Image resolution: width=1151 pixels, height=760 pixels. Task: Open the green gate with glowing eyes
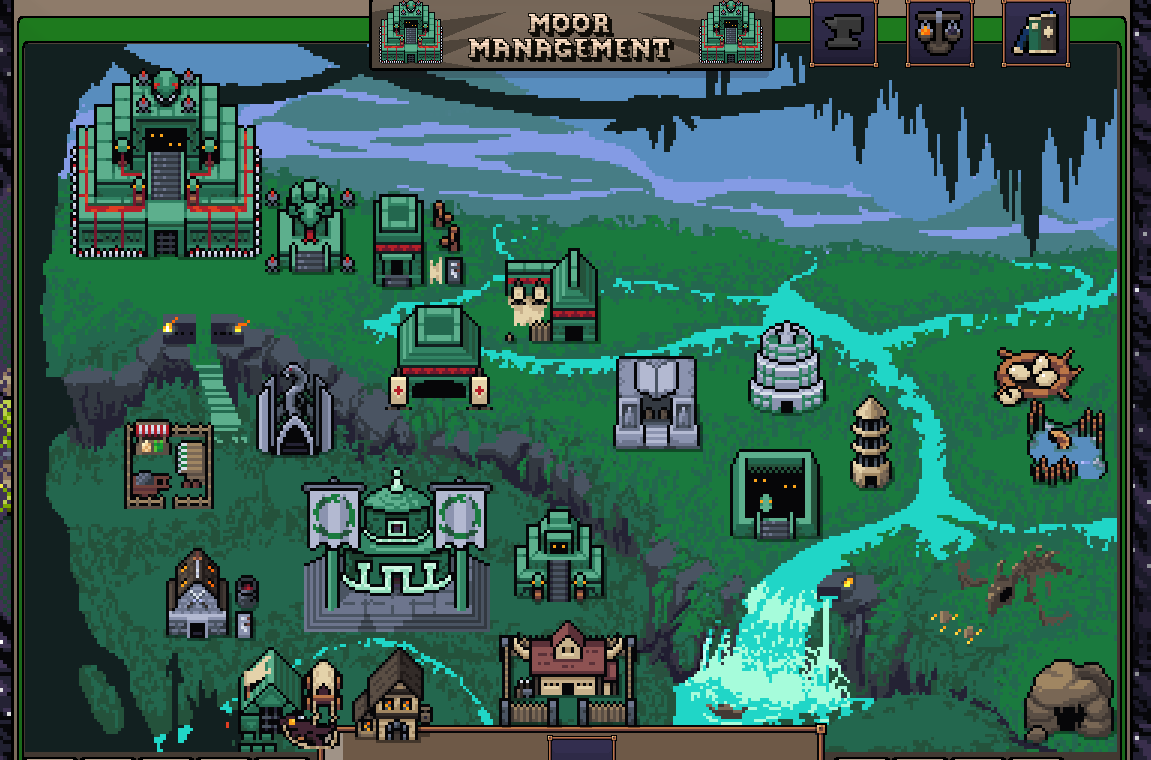pos(775,494)
